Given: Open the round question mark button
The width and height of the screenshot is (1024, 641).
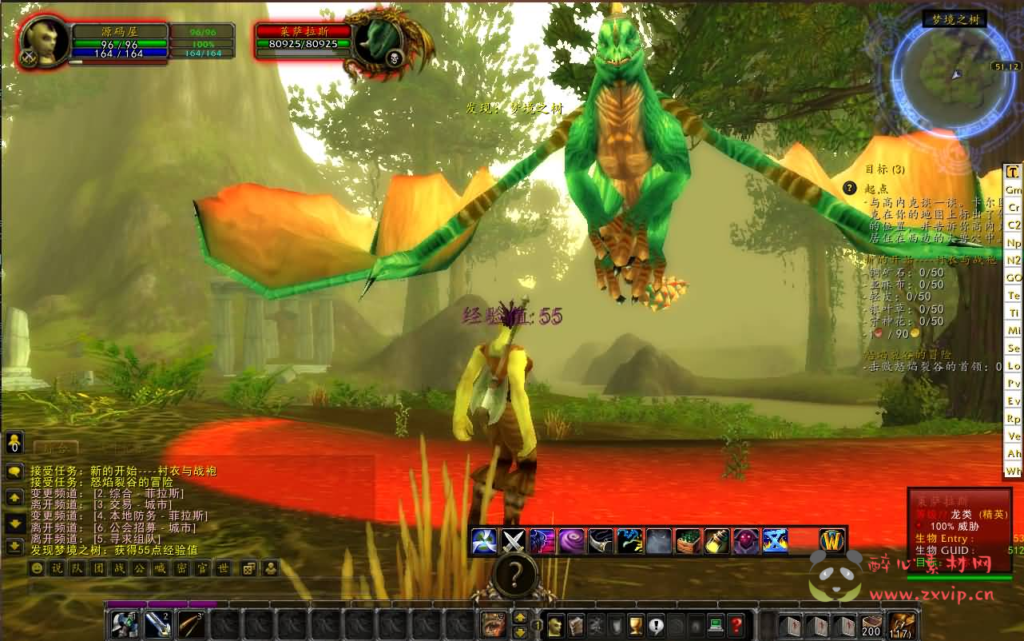Looking at the screenshot, I should coord(514,574).
